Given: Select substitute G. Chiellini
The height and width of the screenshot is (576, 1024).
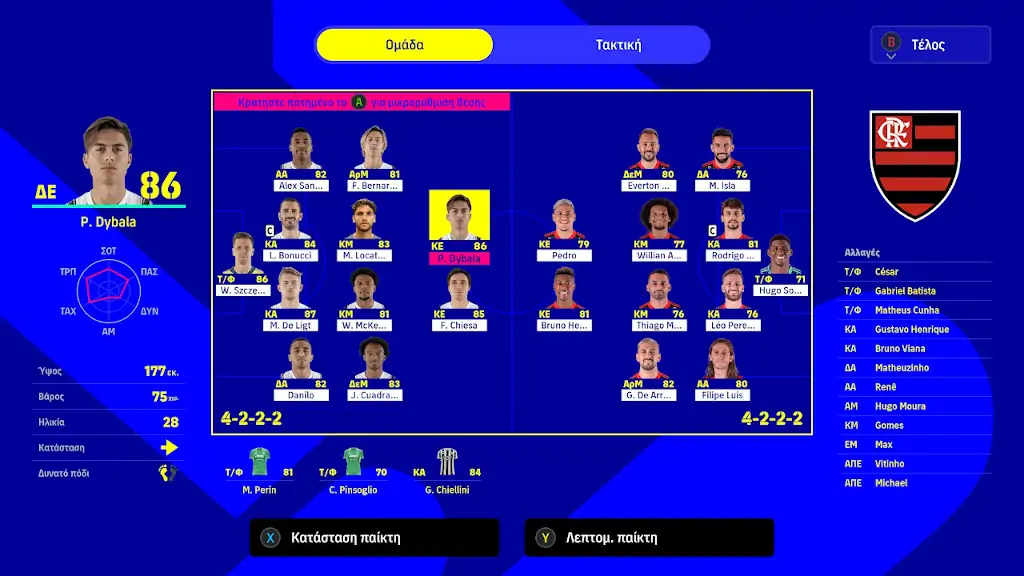Looking at the screenshot, I should point(446,470).
